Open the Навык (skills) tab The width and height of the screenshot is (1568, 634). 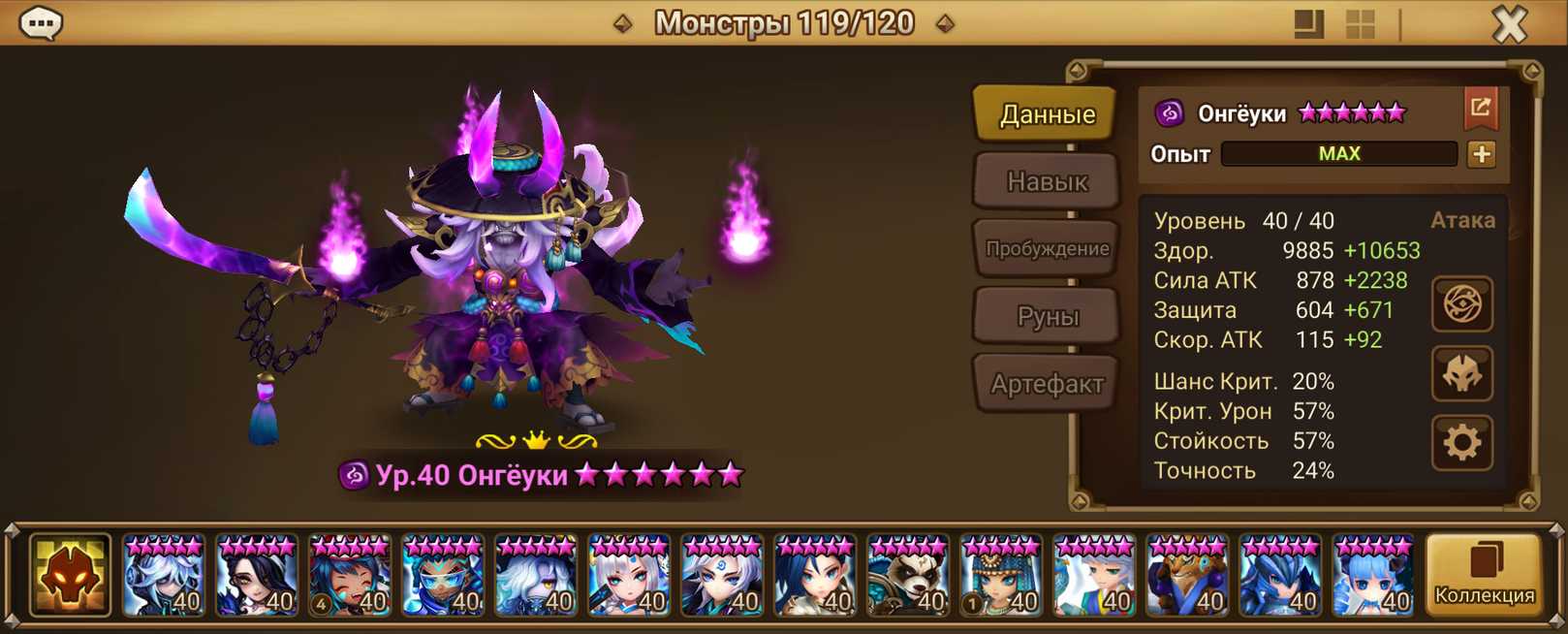(1047, 181)
